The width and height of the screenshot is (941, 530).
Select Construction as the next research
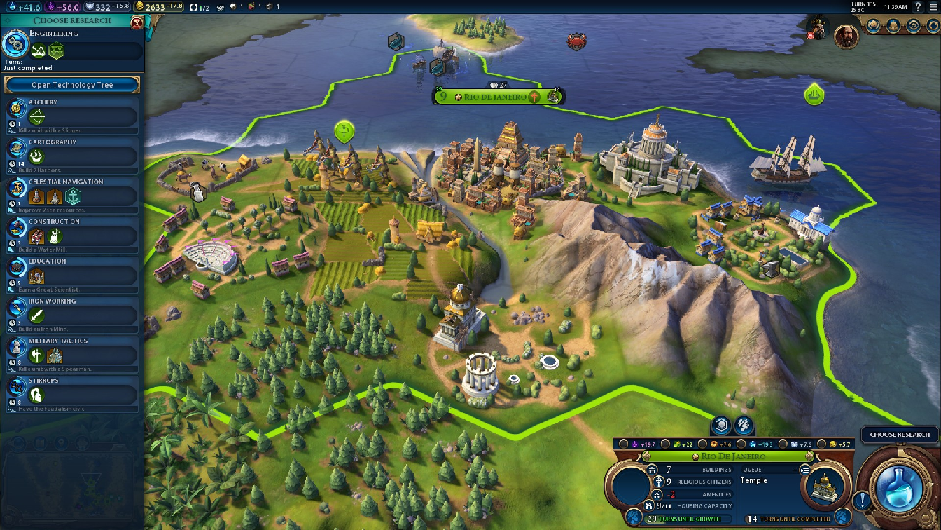[x=72, y=235]
